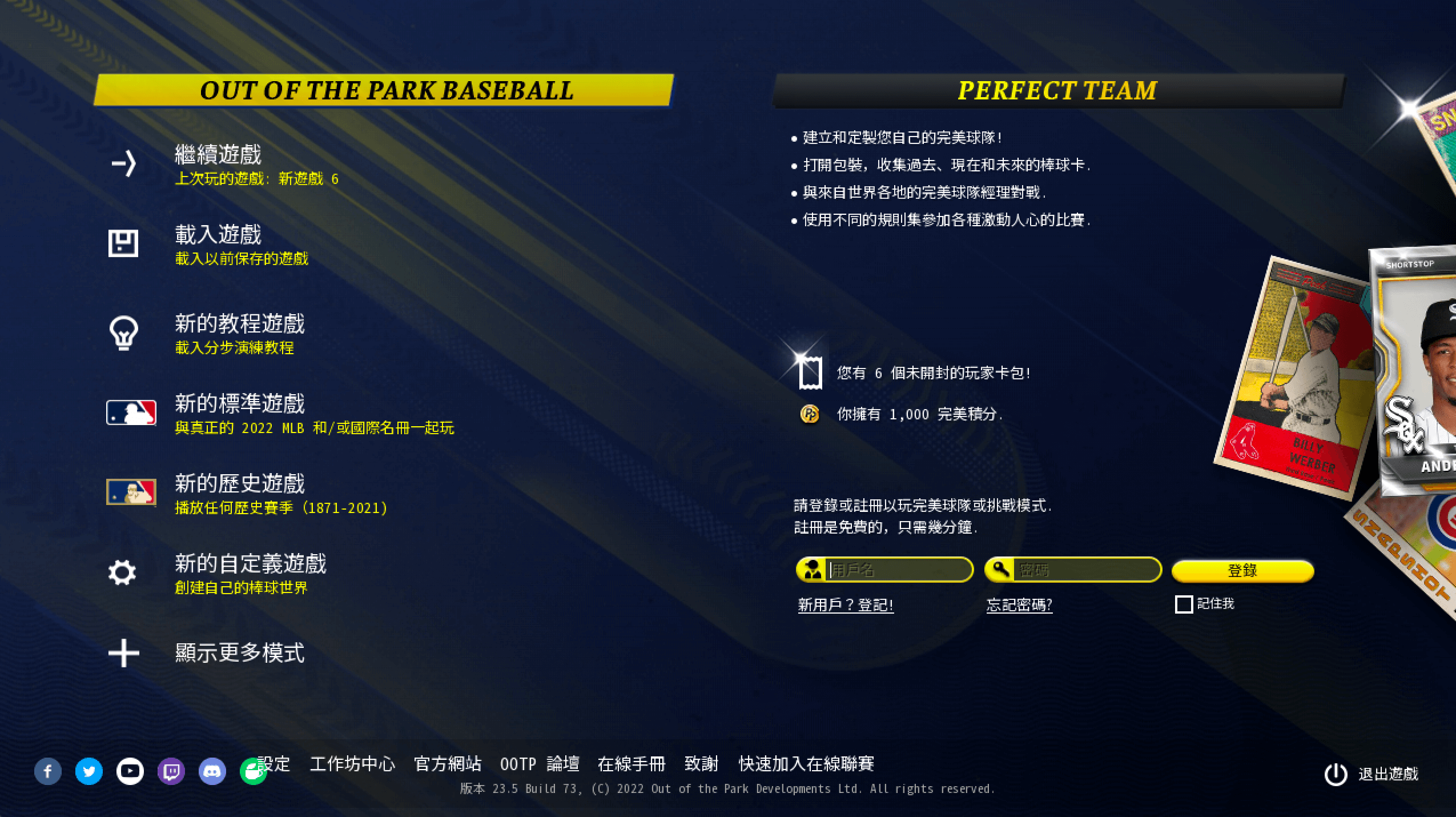
Task: Select the floppy disk load game icon
Action: click(x=123, y=243)
